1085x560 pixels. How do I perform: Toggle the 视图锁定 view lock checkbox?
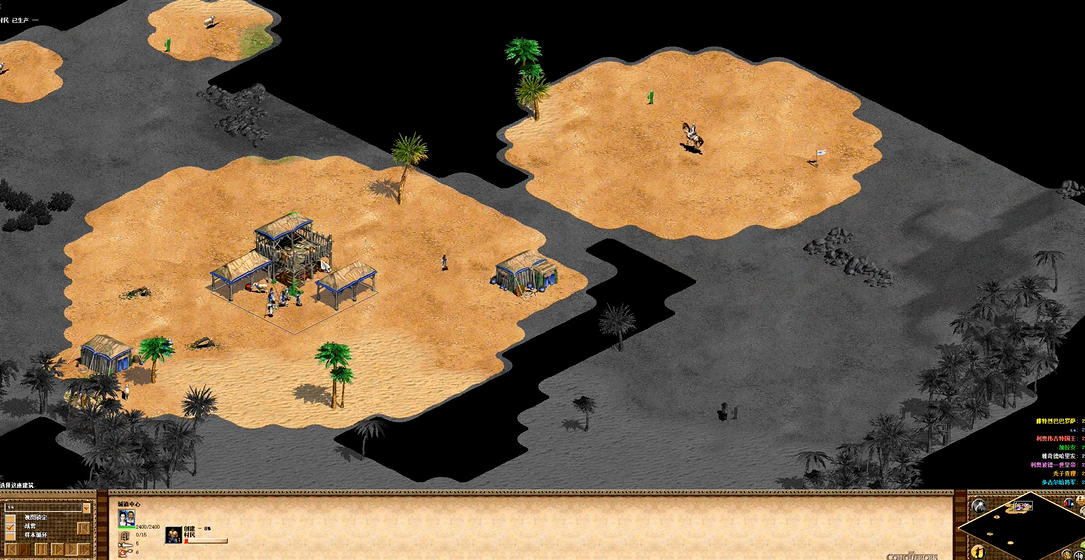click(10, 516)
